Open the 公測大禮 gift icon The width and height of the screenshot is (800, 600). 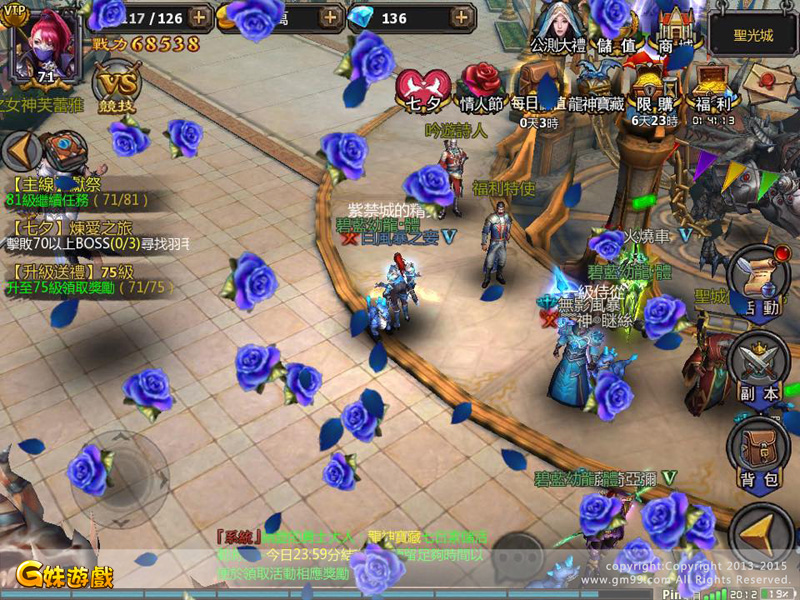(557, 28)
